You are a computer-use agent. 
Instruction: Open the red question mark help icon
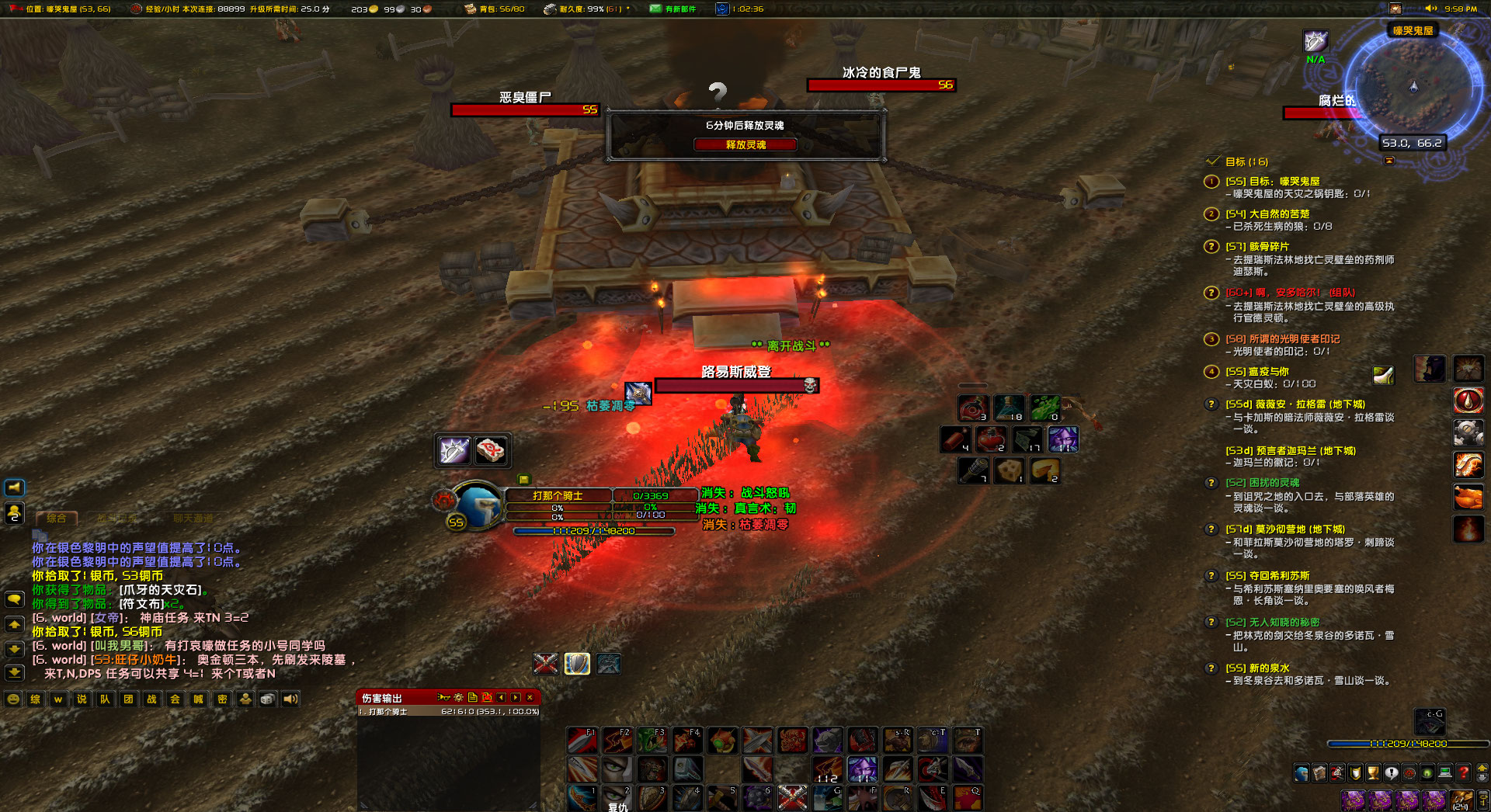(x=1463, y=773)
